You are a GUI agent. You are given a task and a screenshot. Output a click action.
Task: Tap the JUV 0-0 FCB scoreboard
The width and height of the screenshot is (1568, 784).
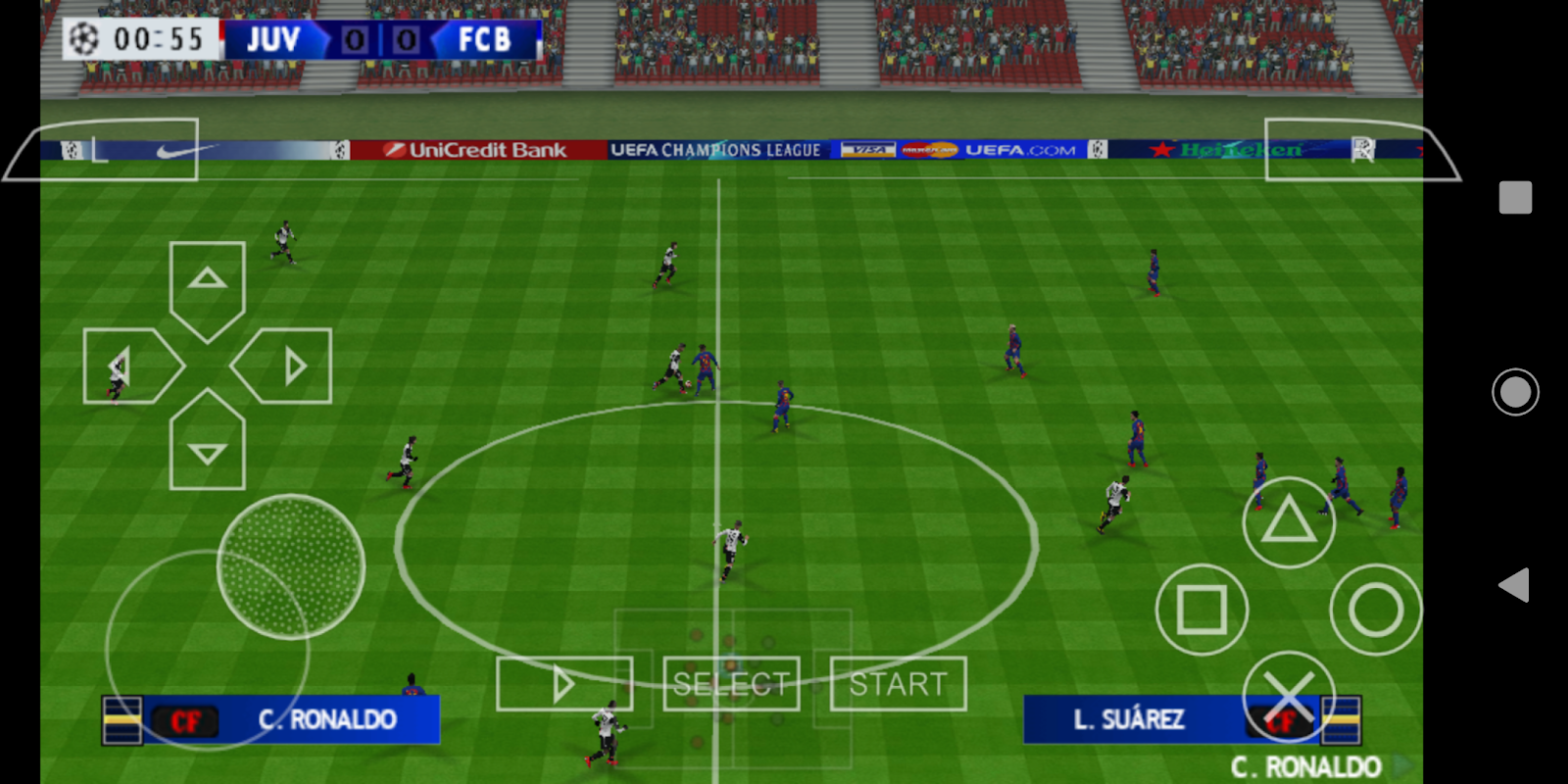382,39
